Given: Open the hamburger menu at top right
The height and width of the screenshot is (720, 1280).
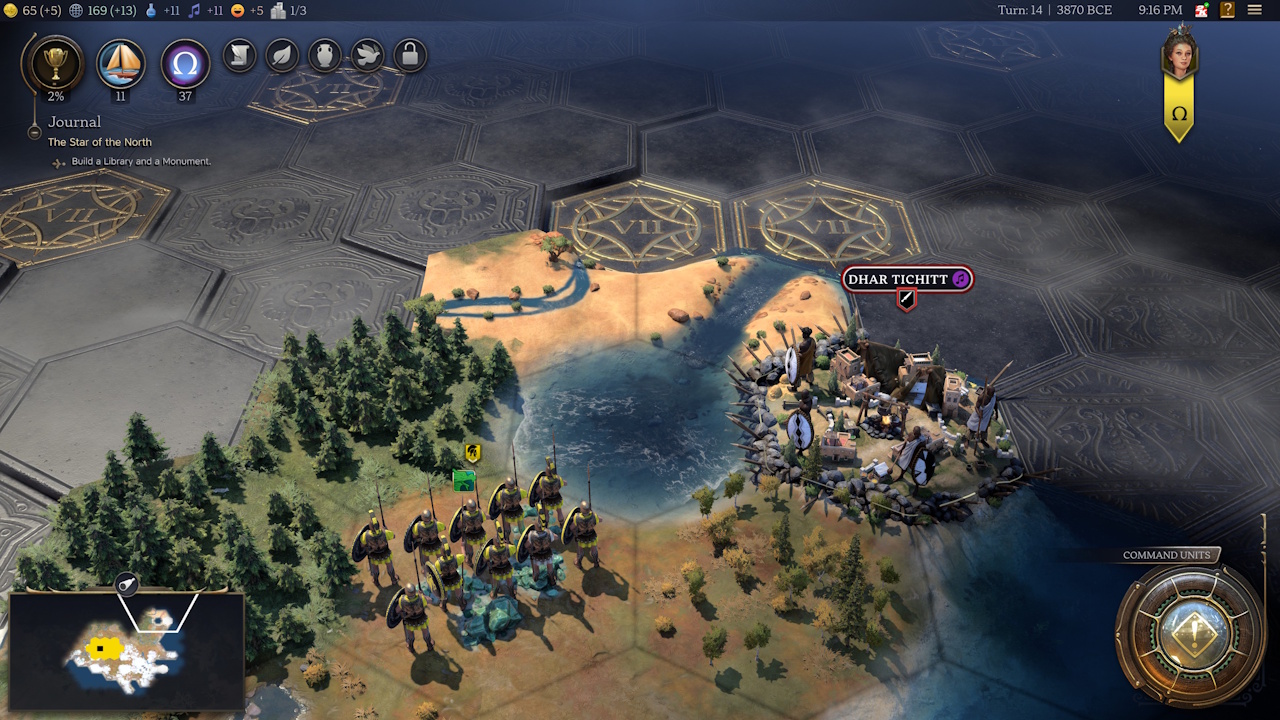Looking at the screenshot, I should [1255, 10].
